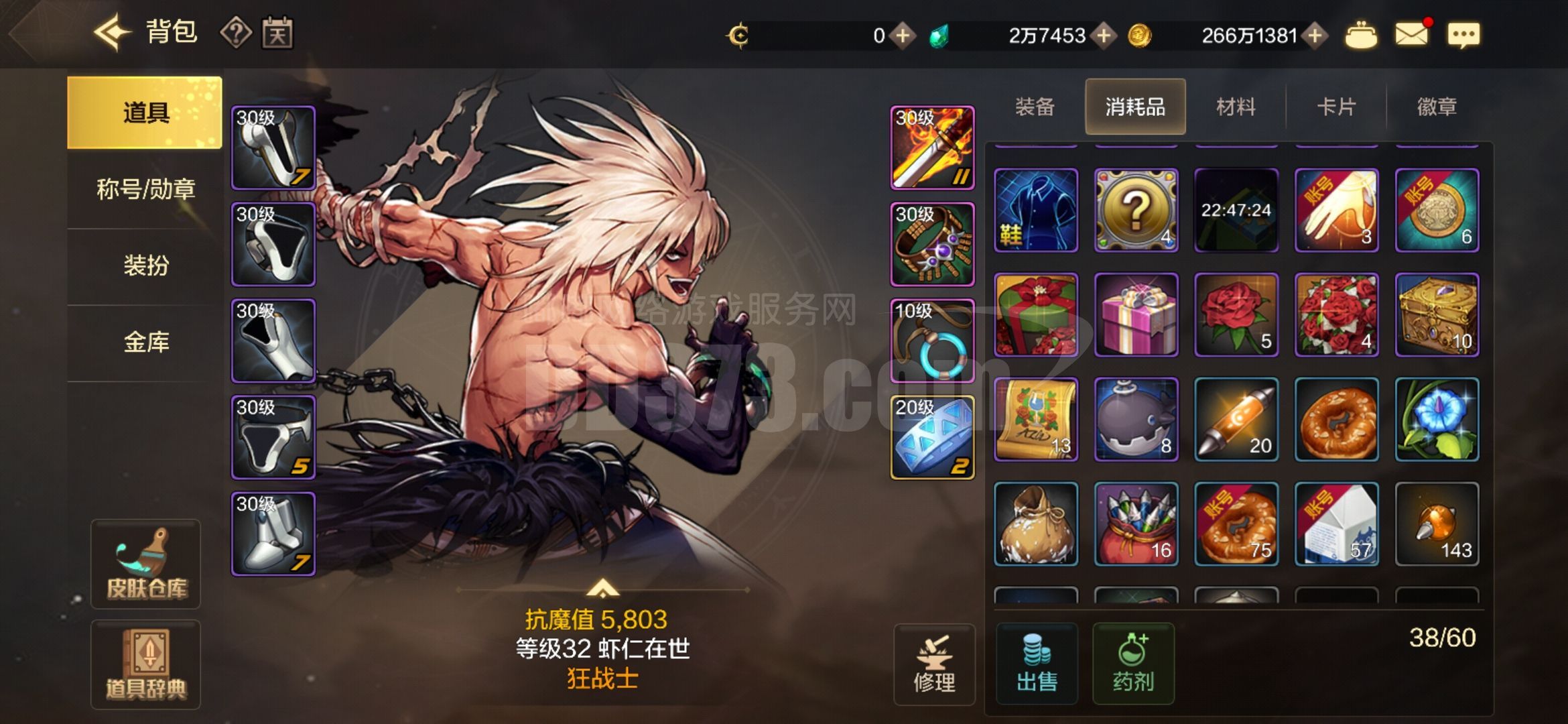Switch to the 卡片 tab

tap(1335, 106)
